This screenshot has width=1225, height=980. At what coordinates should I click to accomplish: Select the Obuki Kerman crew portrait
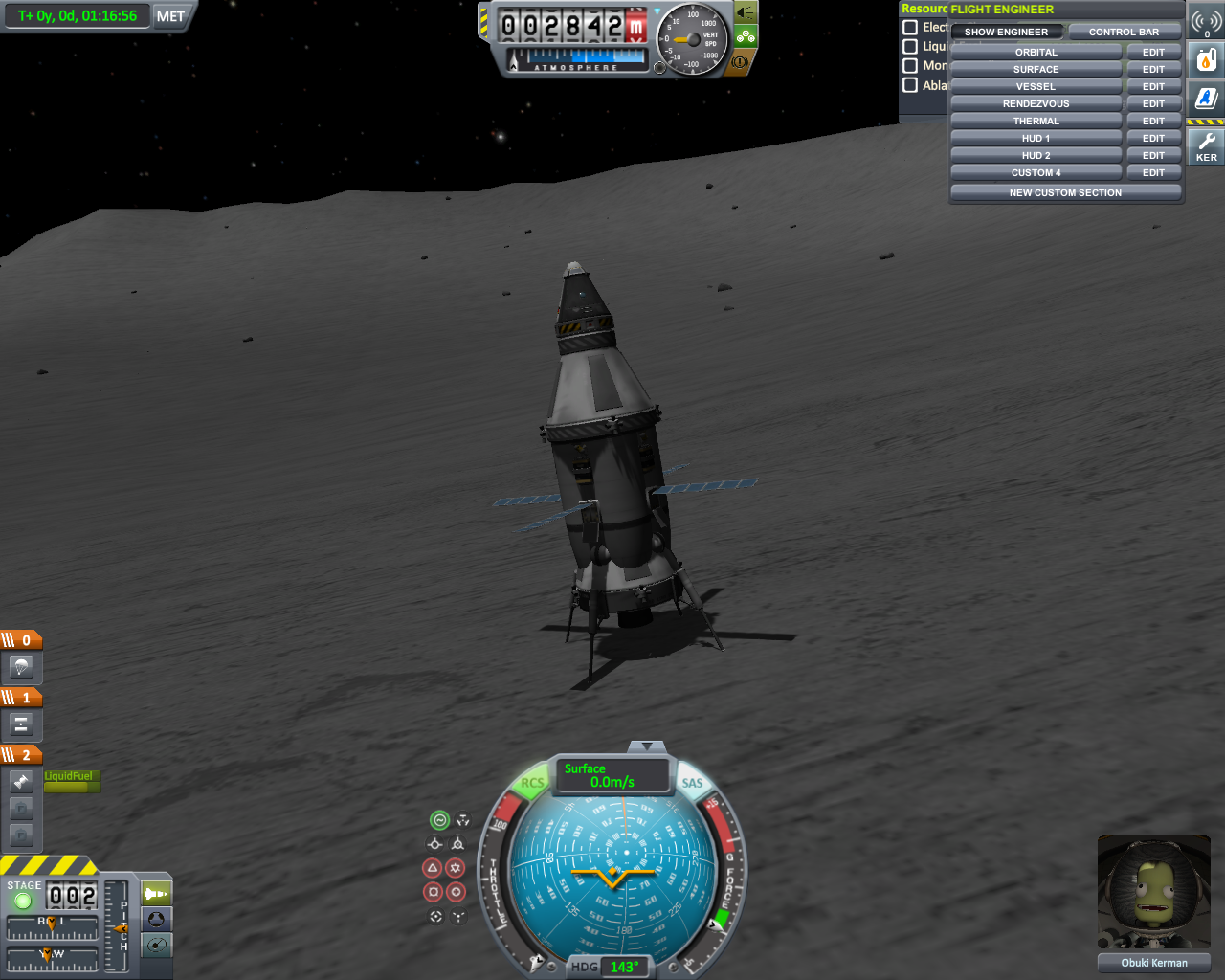tap(1153, 894)
